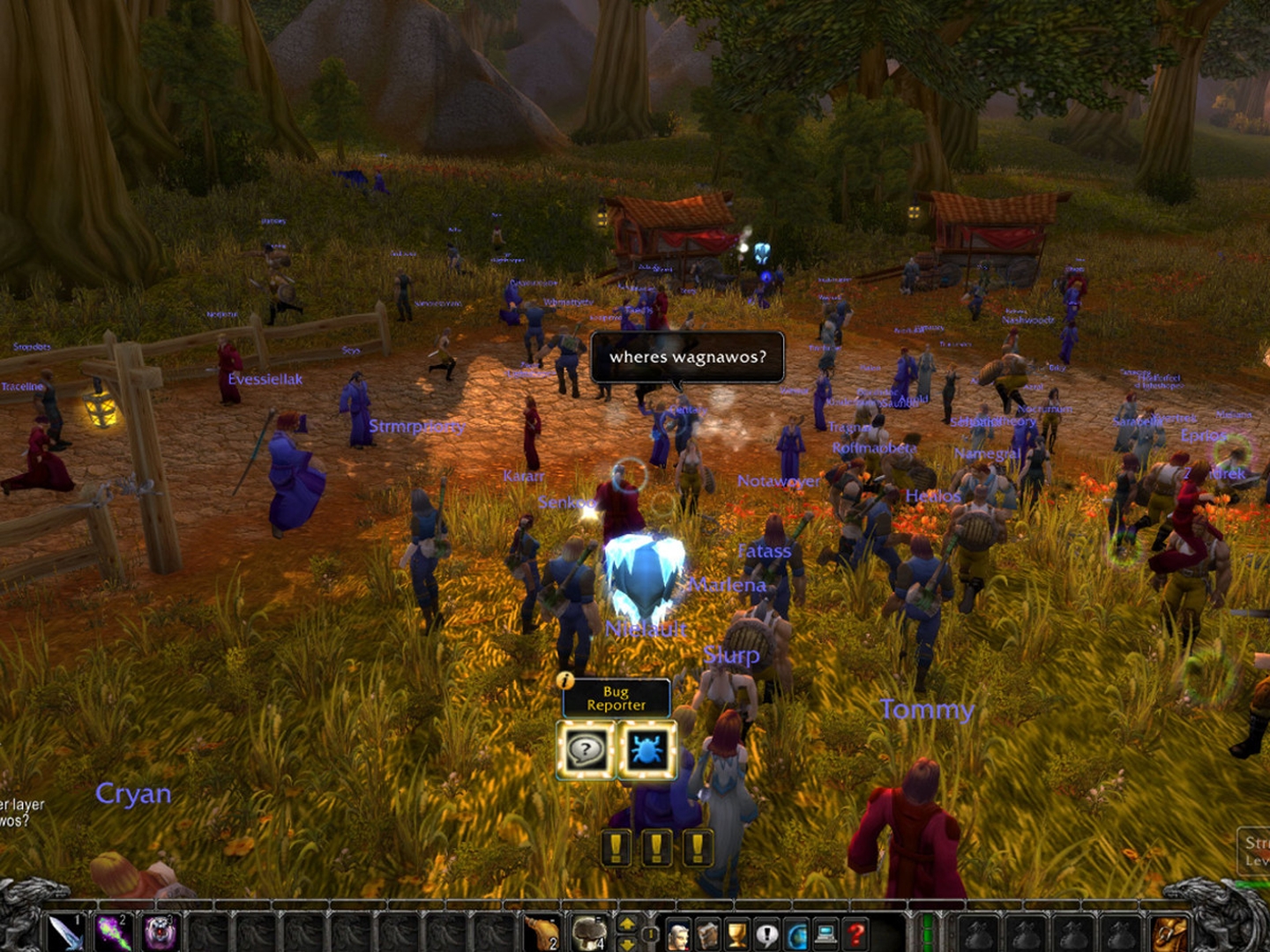Click the middle yellow exclamation button

pos(655,847)
